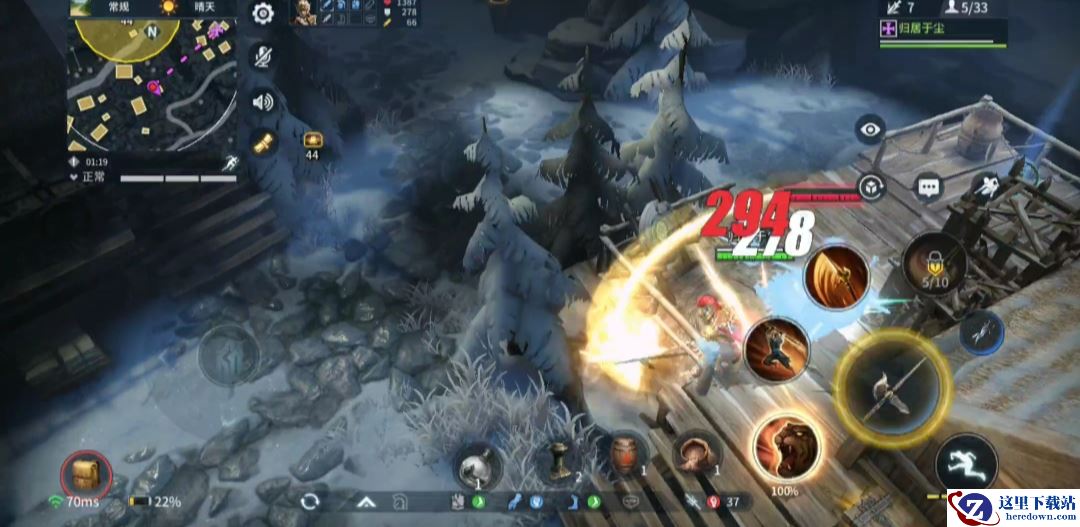Tap the running figure dodge button

click(x=966, y=464)
